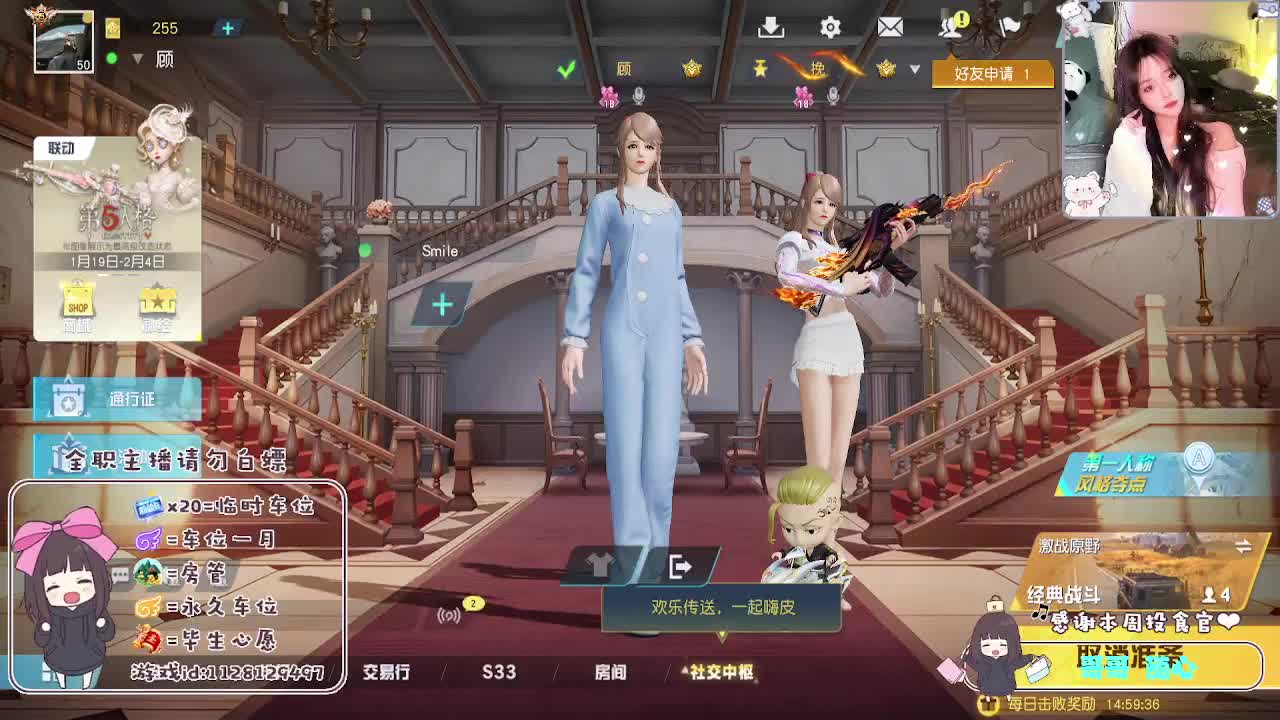Image resolution: width=1280 pixels, height=720 pixels.
Task: Open the mail inbox envelope icon
Action: click(x=891, y=26)
